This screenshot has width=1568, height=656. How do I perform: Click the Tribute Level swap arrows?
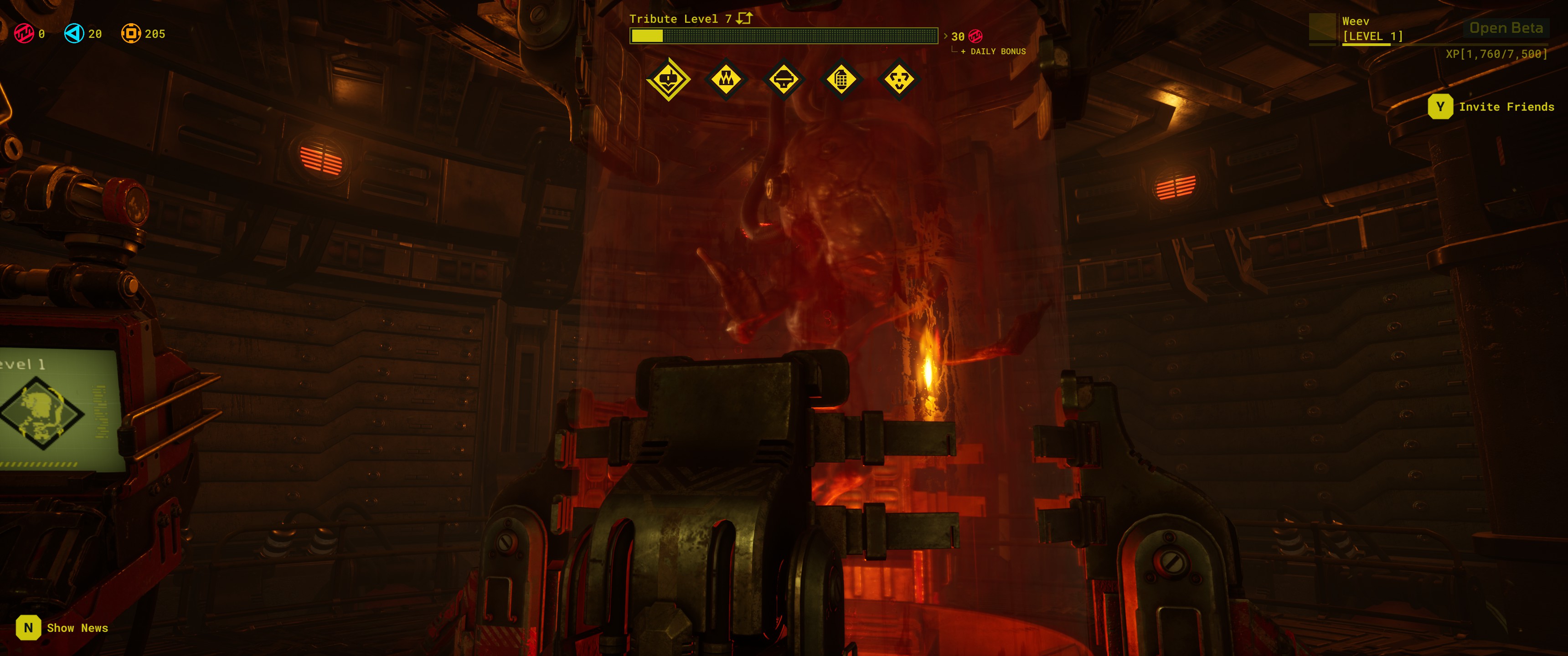(x=744, y=18)
